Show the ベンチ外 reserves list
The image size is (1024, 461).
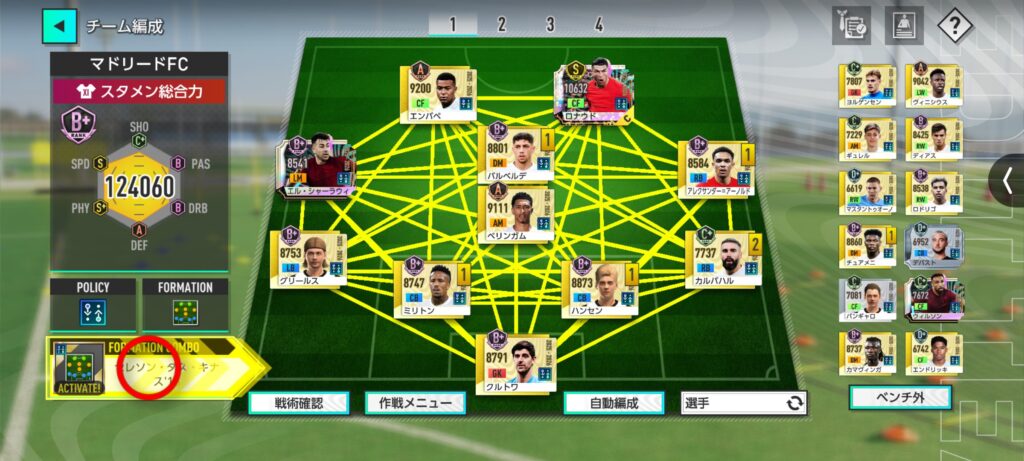point(900,398)
